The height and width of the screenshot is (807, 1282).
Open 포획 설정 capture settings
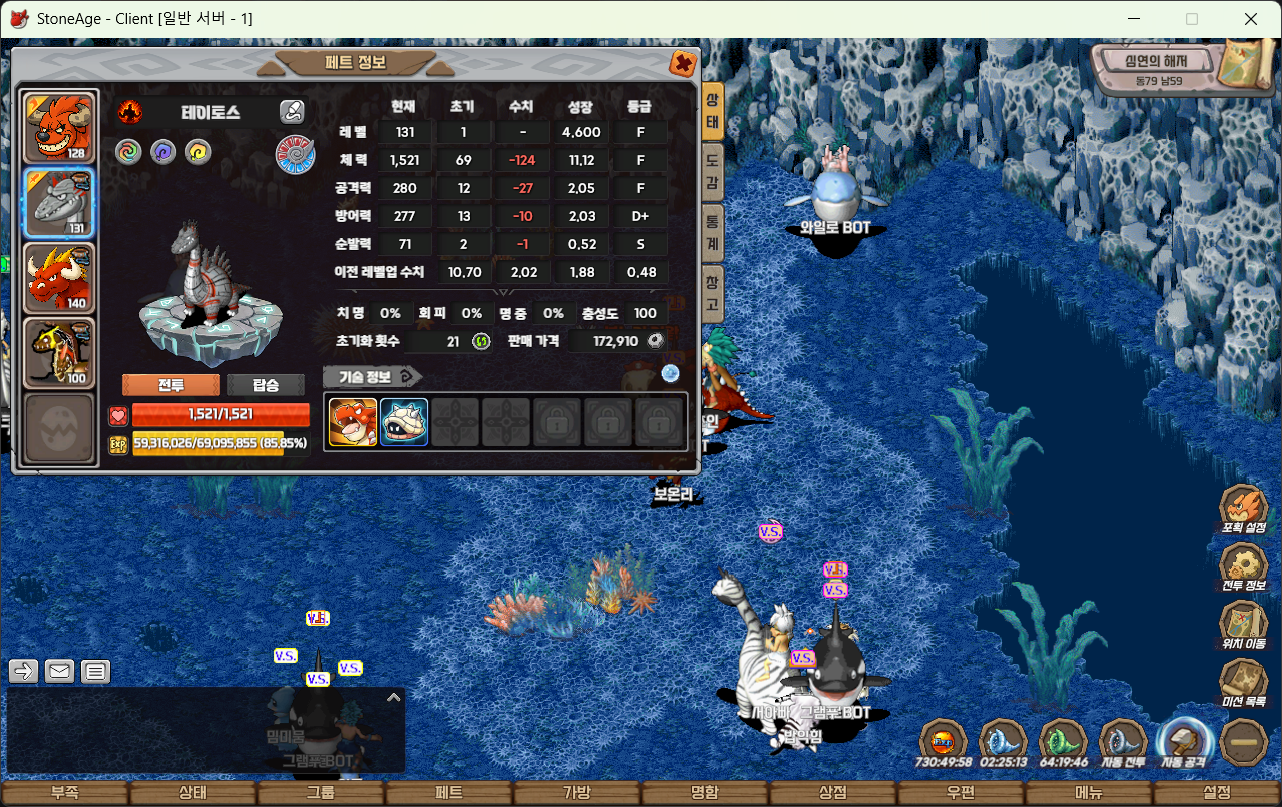(1244, 508)
